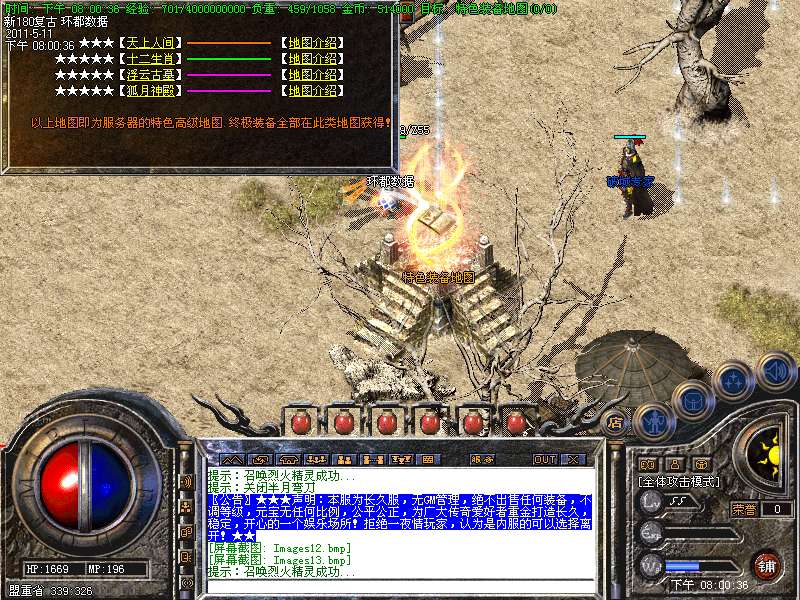Select the 孤月神殿 map link
The height and width of the screenshot is (600, 800).
click(x=151, y=91)
